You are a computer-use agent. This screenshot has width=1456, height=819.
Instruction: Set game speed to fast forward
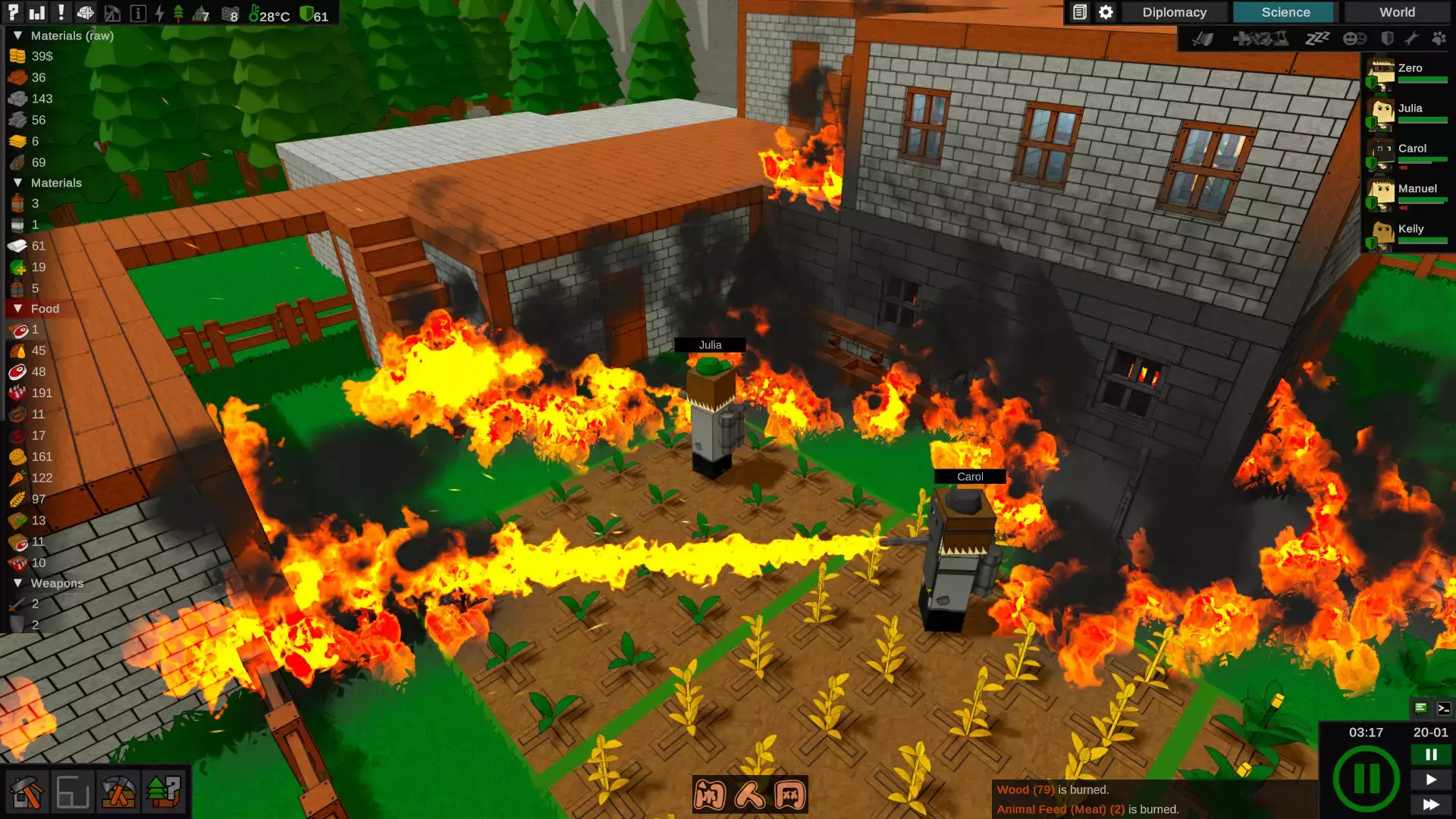(x=1431, y=804)
